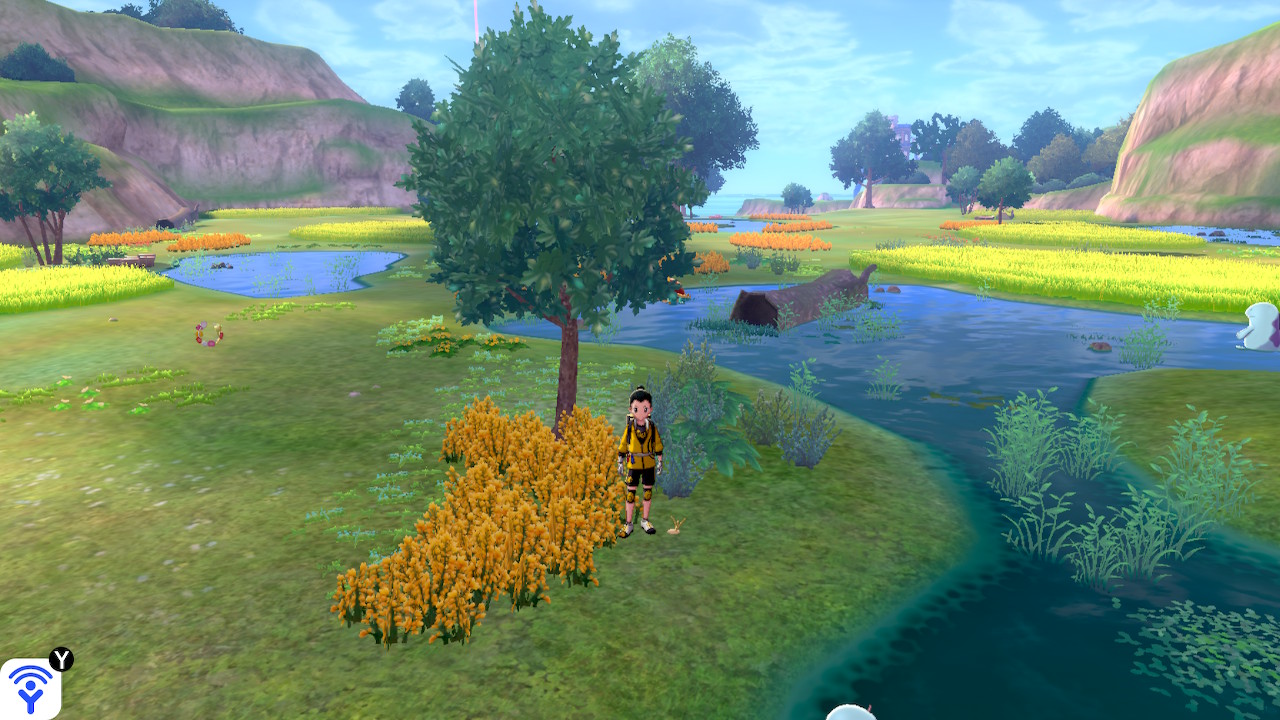Open the Y-Comm wireless icon
1280x720 pixels.
click(x=30, y=688)
